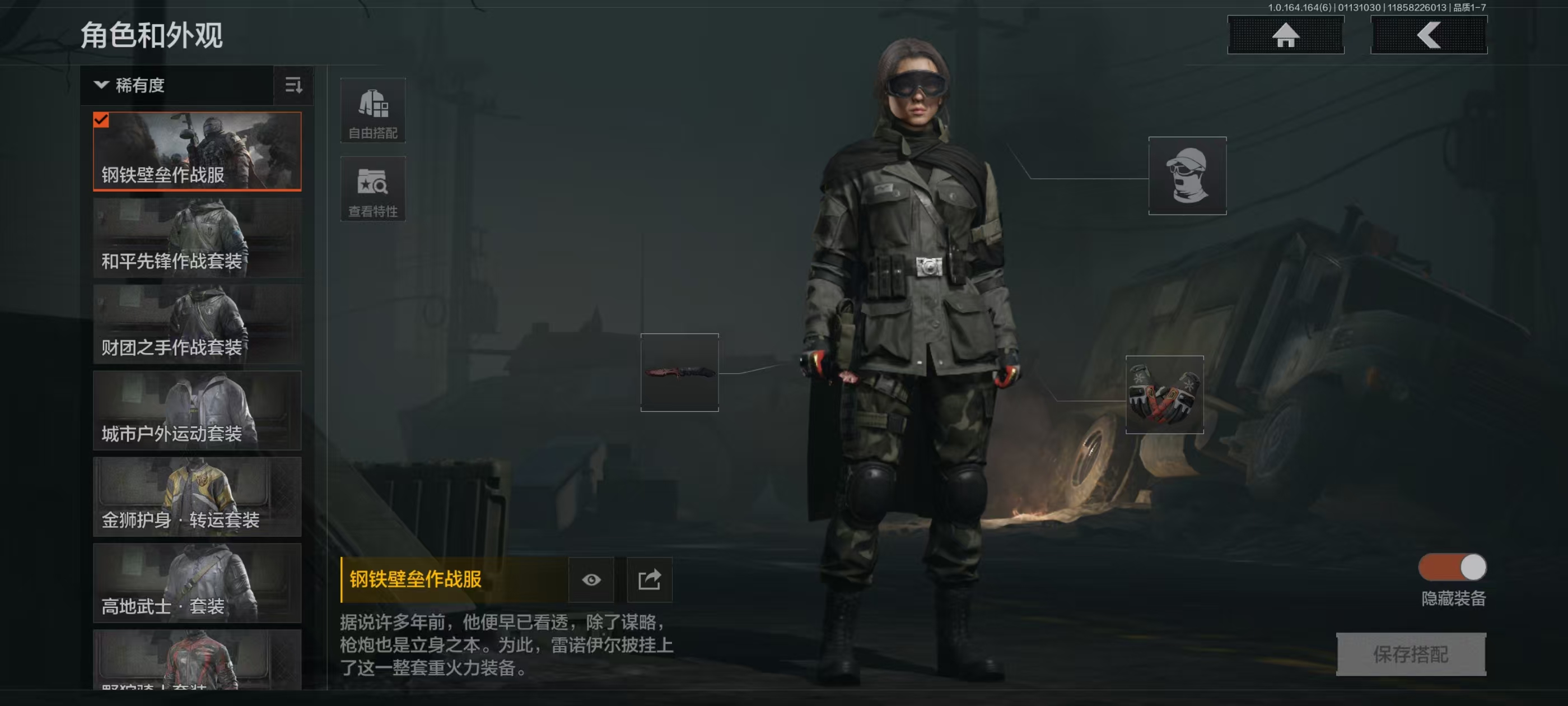Click the 保存搭配 save button

pos(1410,654)
